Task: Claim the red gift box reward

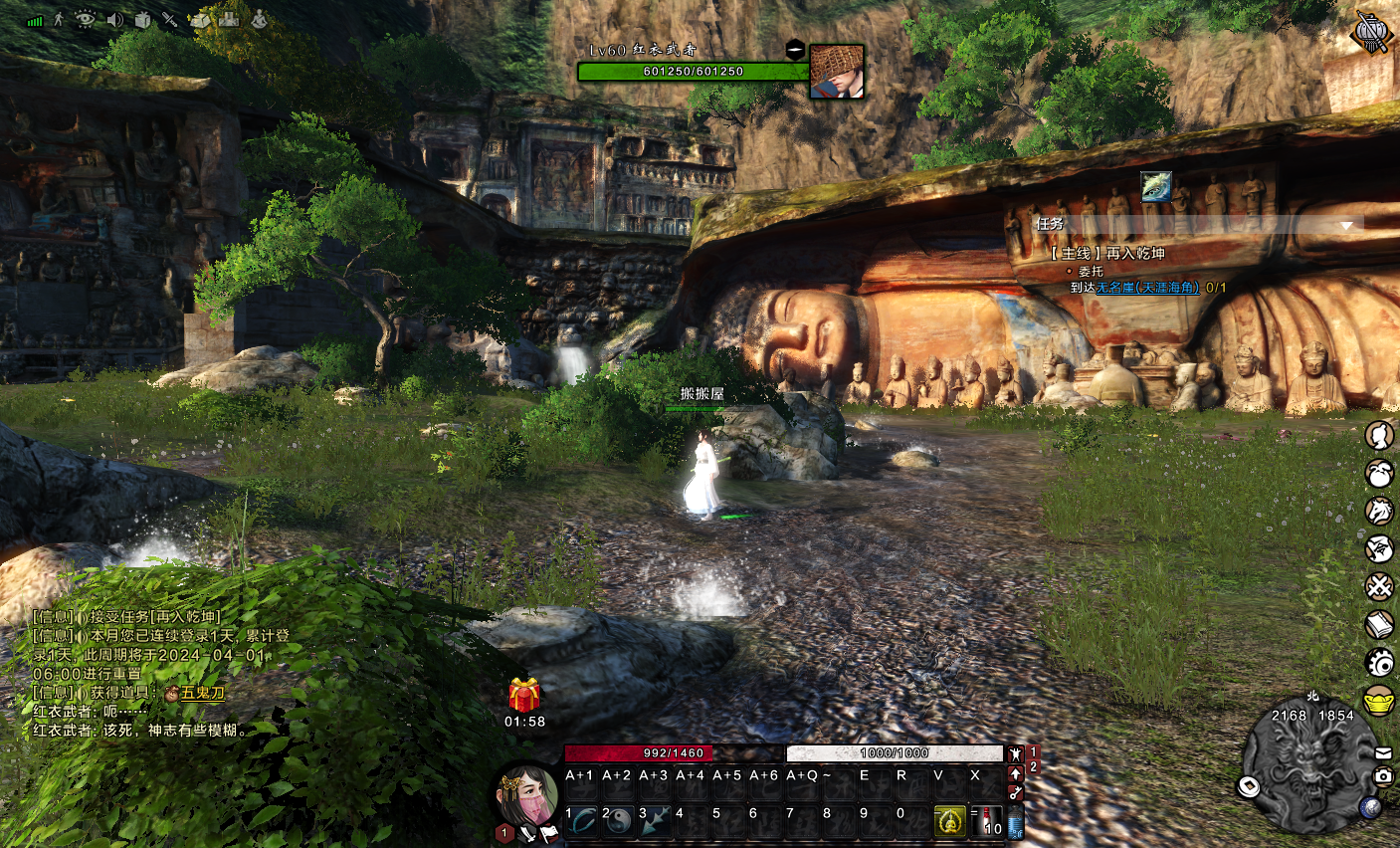Action: point(524,695)
